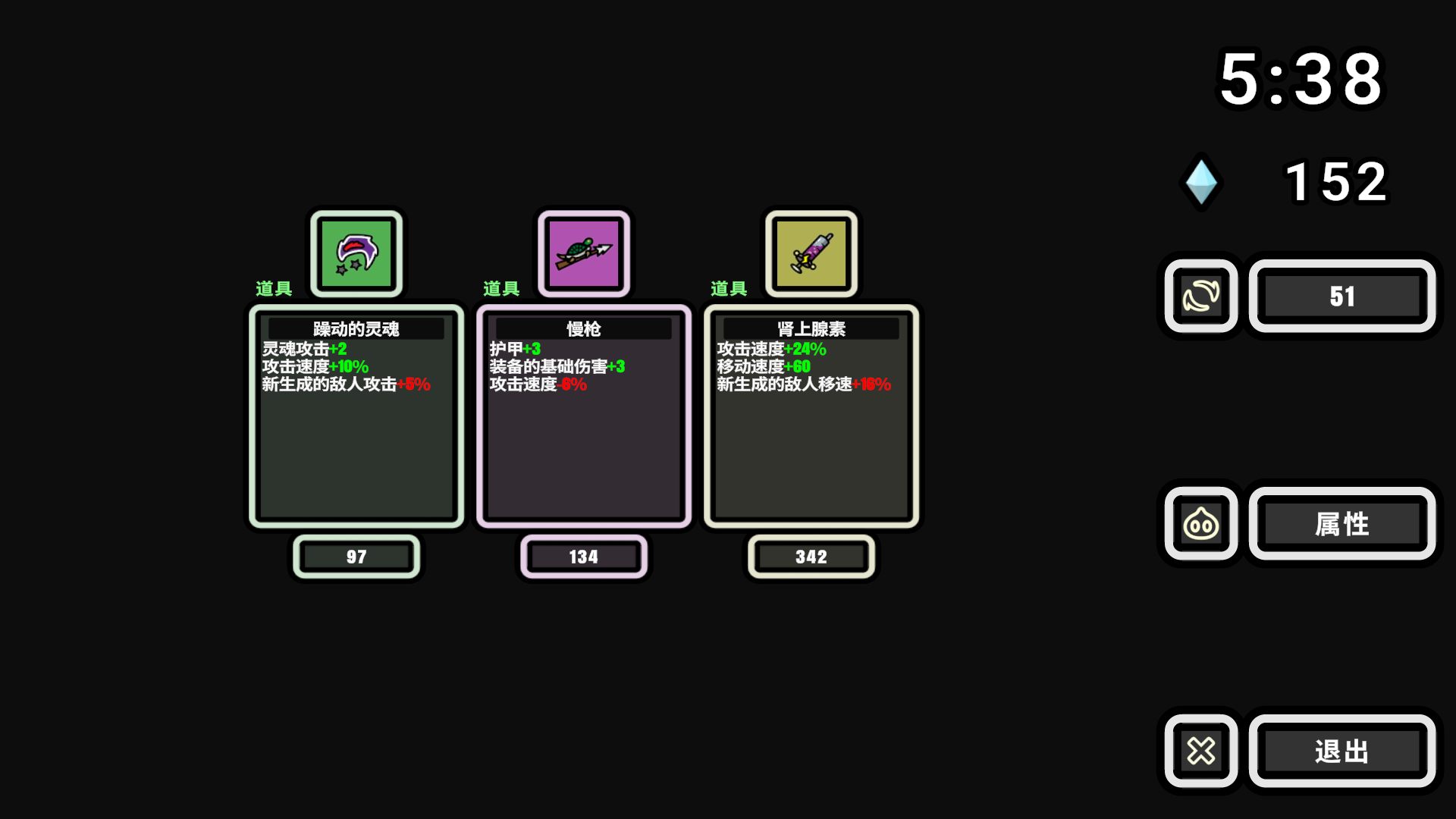Click the X exit icon

coord(1201,751)
